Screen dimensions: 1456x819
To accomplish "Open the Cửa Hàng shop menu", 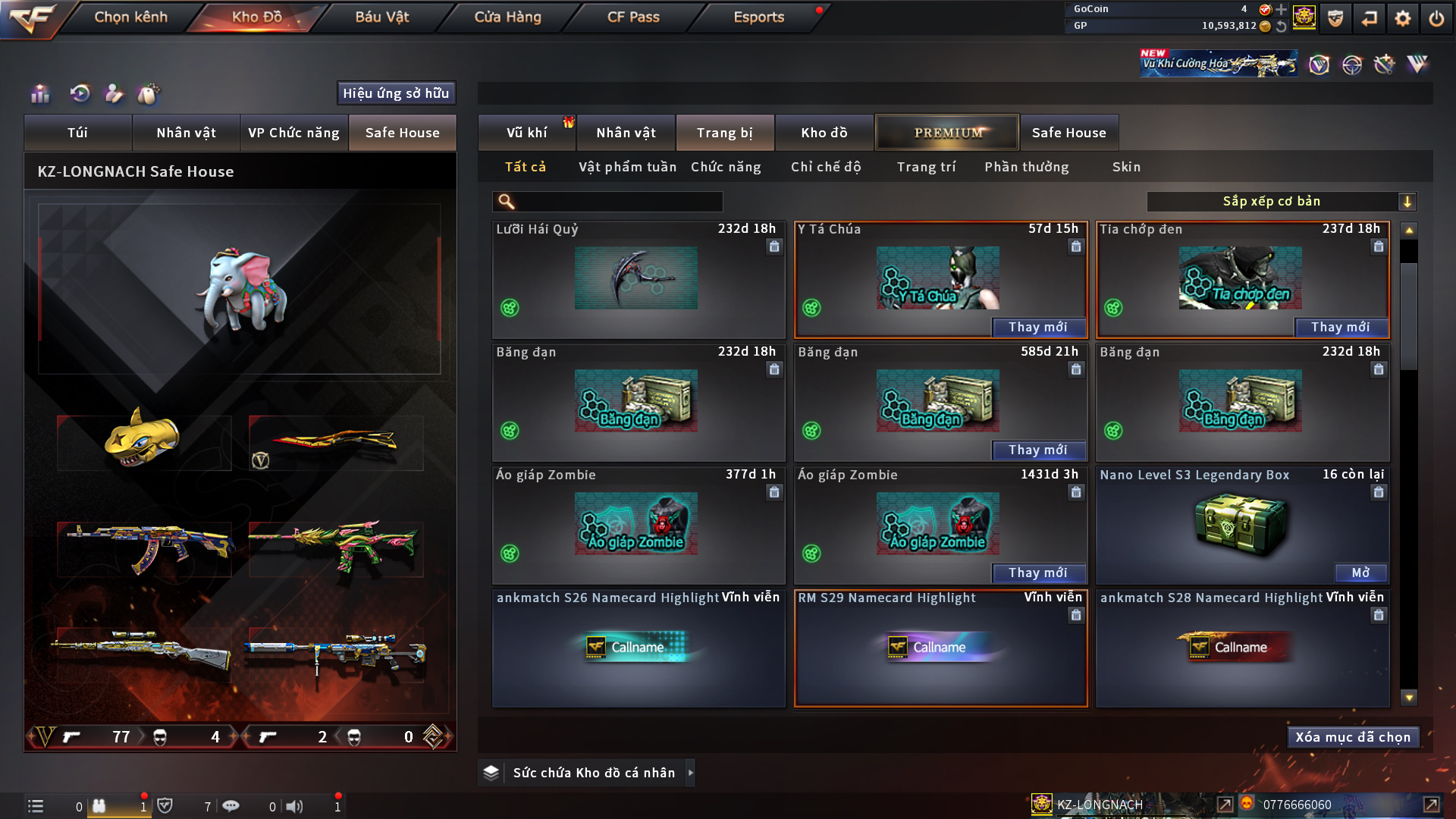I will [x=507, y=17].
